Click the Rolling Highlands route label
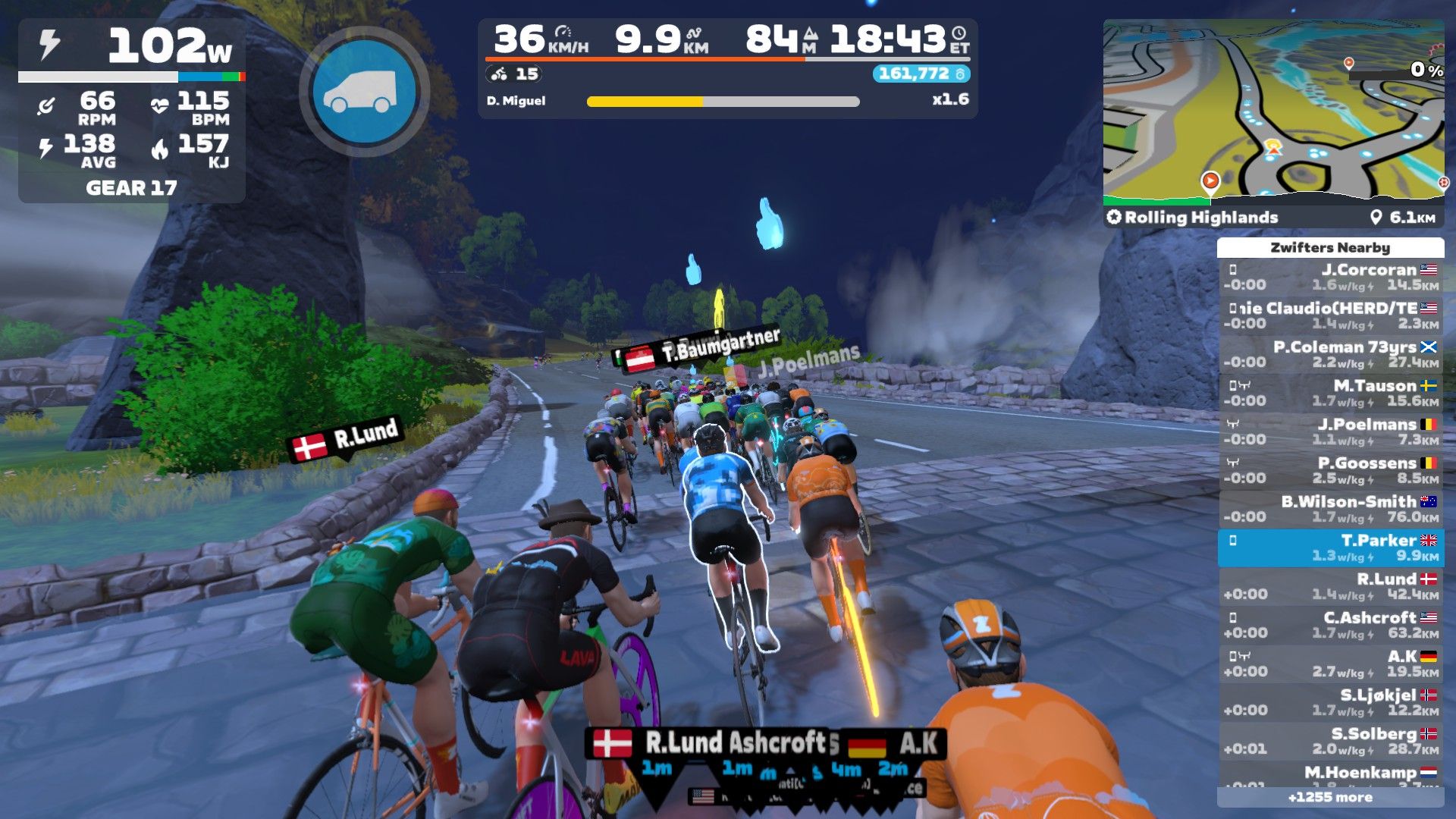This screenshot has width=1456, height=819. tap(1200, 218)
